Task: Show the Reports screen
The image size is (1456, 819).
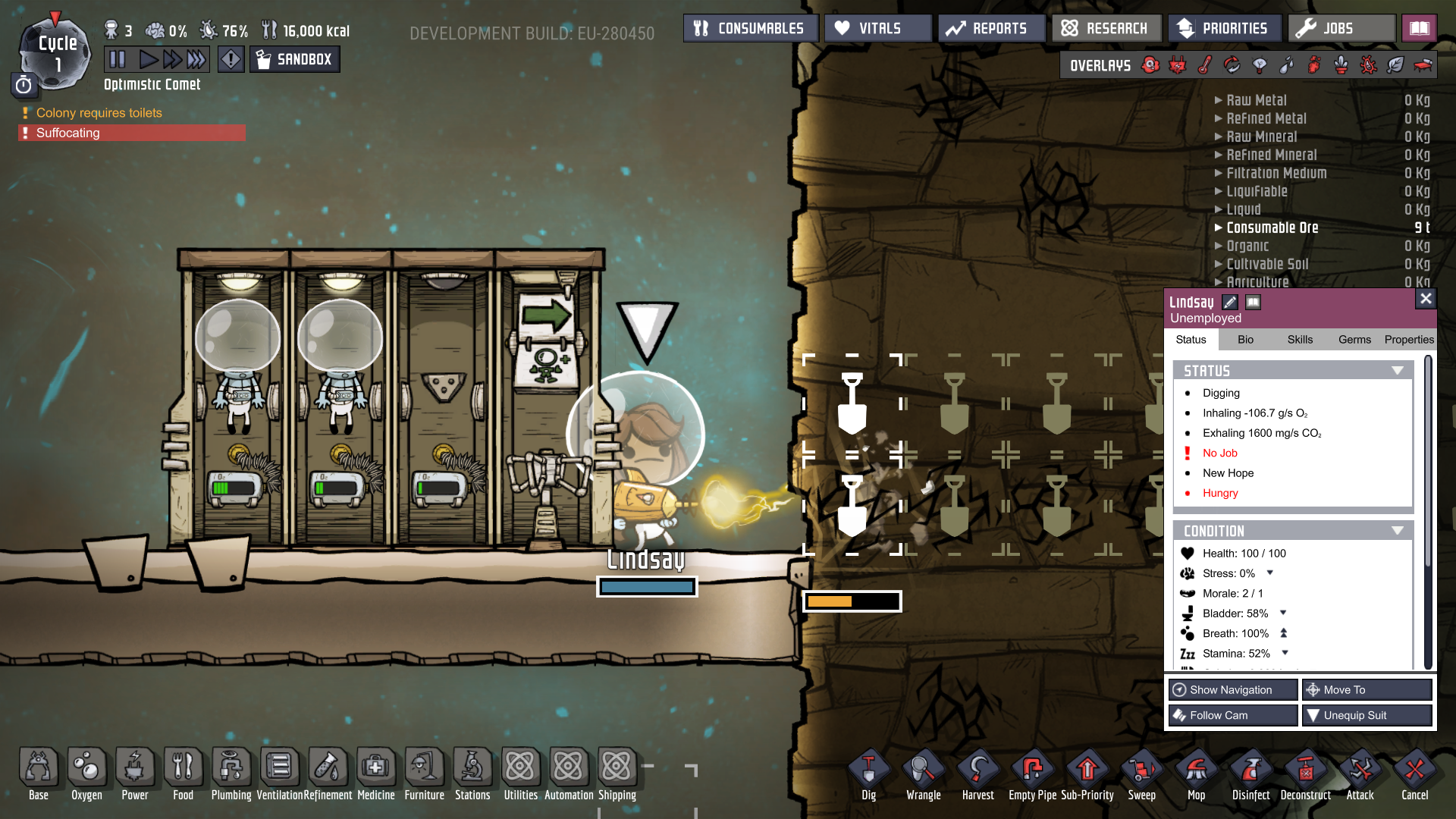Action: tap(991, 29)
